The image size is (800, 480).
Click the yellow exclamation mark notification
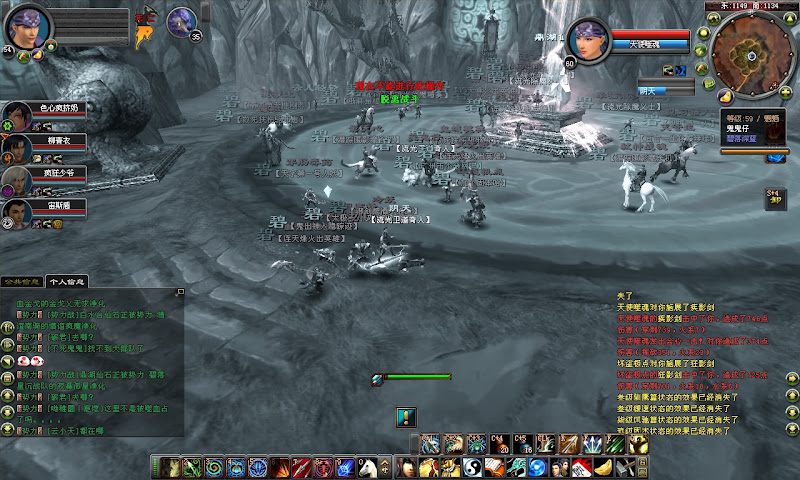coord(405,416)
